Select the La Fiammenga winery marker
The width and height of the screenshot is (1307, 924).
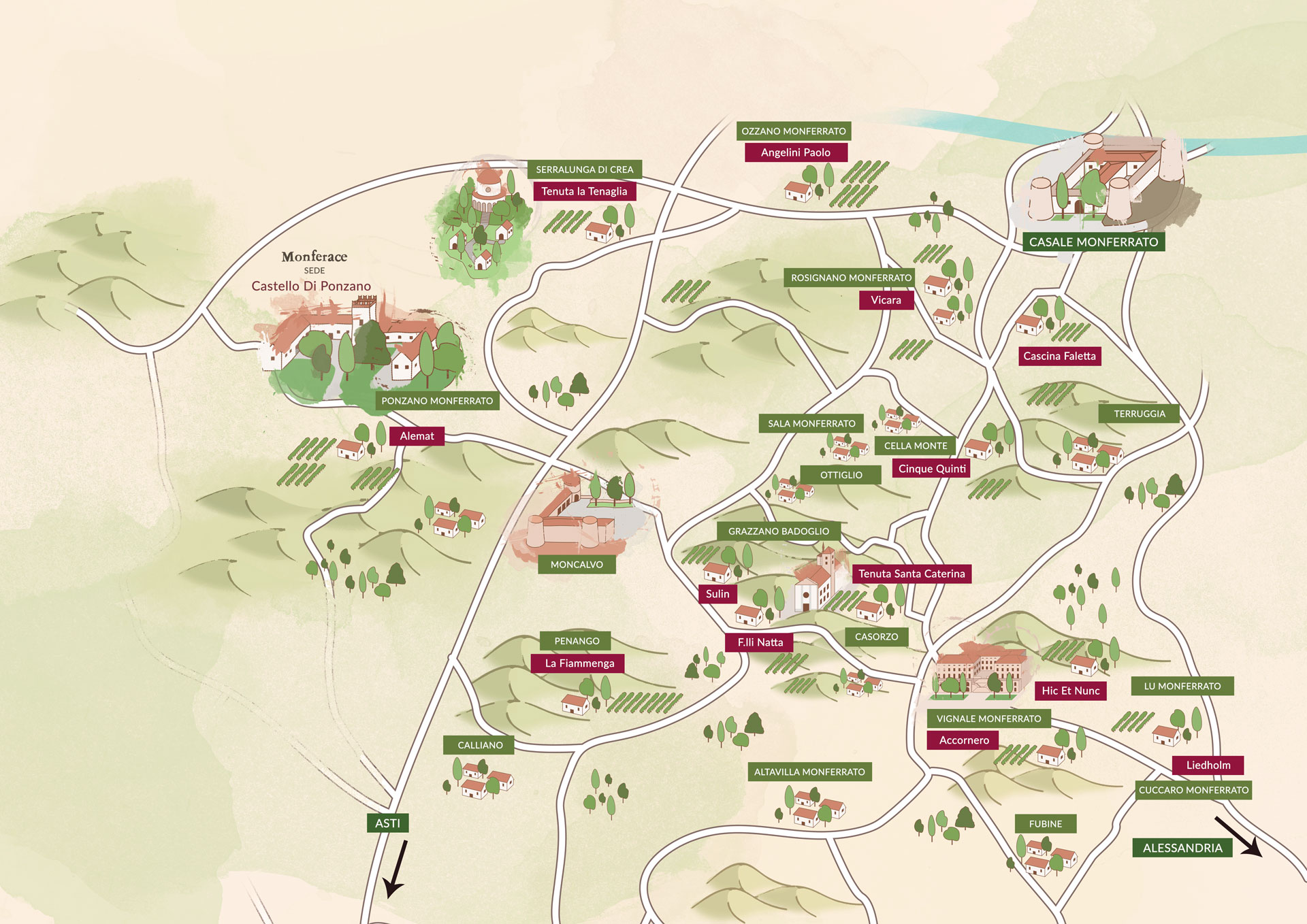[x=579, y=663]
